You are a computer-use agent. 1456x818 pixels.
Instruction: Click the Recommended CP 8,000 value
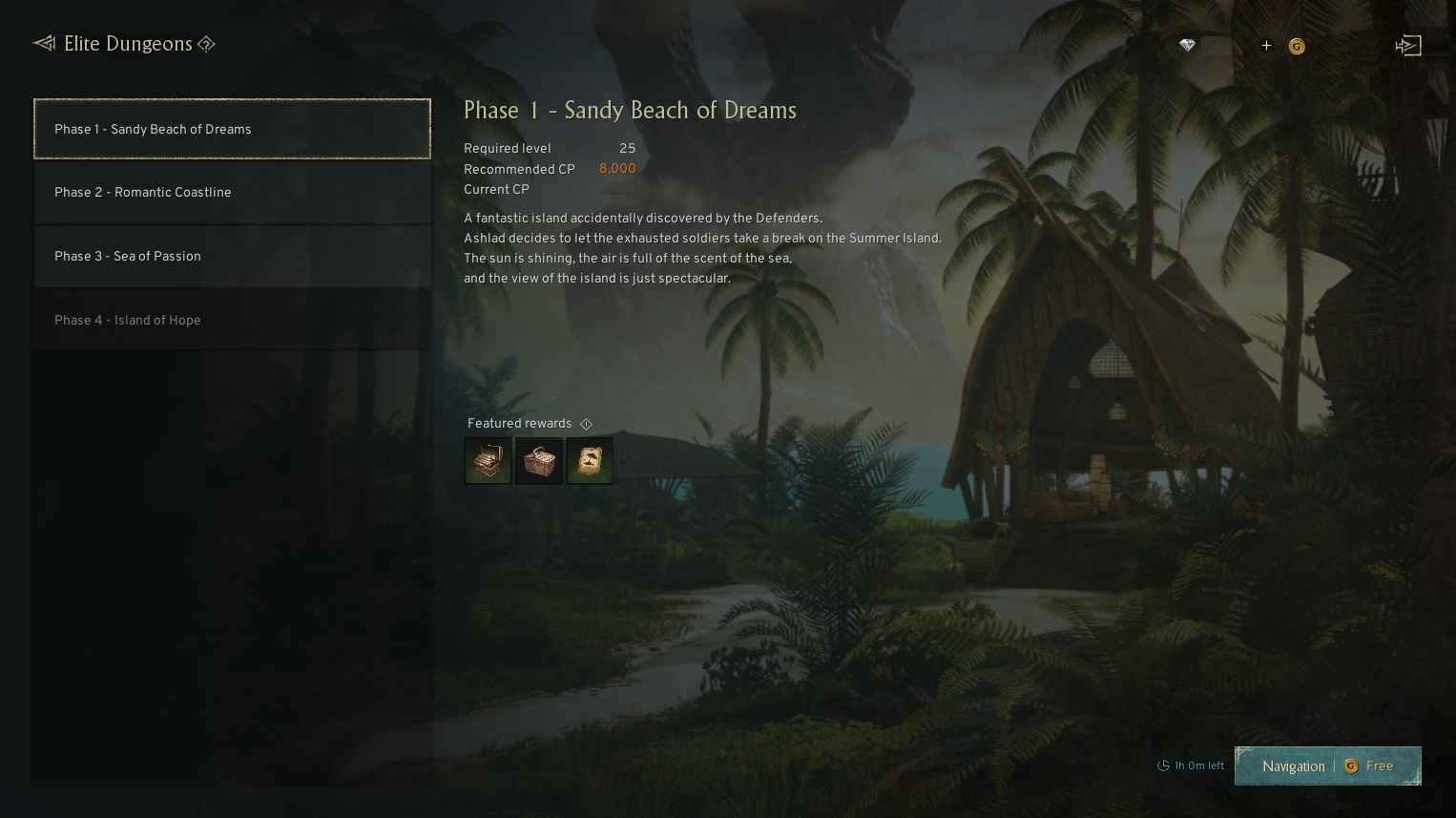pos(616,169)
